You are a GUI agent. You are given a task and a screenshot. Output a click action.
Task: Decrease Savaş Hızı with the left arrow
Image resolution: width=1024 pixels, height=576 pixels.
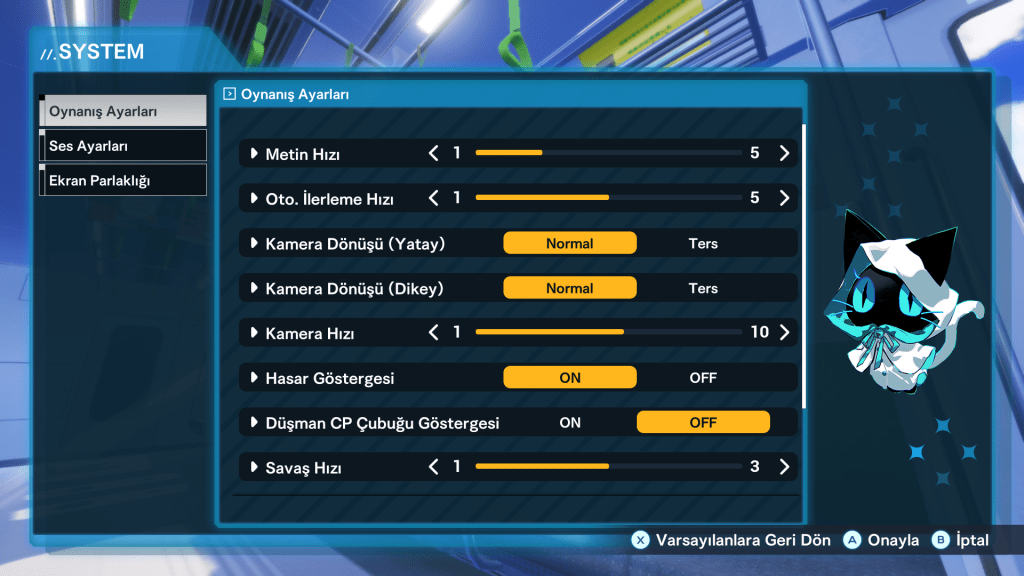434,467
